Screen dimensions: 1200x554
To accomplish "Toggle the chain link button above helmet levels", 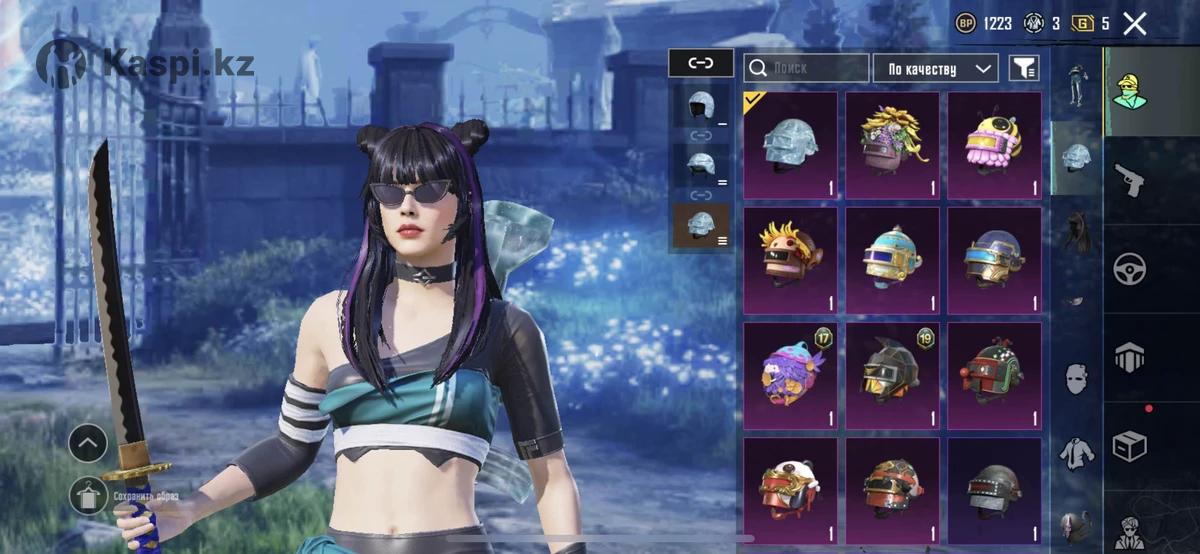I will (700, 63).
